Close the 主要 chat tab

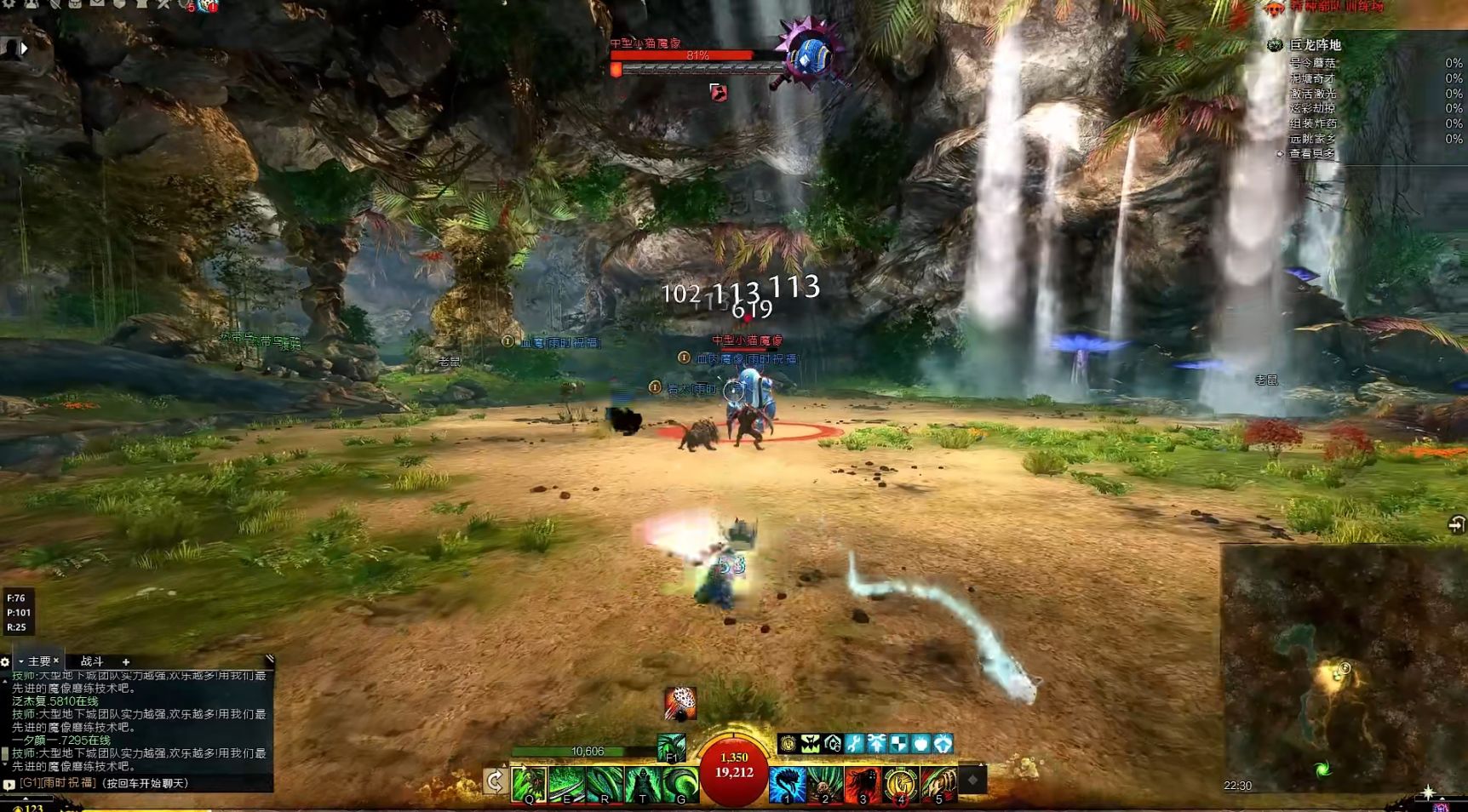click(56, 660)
